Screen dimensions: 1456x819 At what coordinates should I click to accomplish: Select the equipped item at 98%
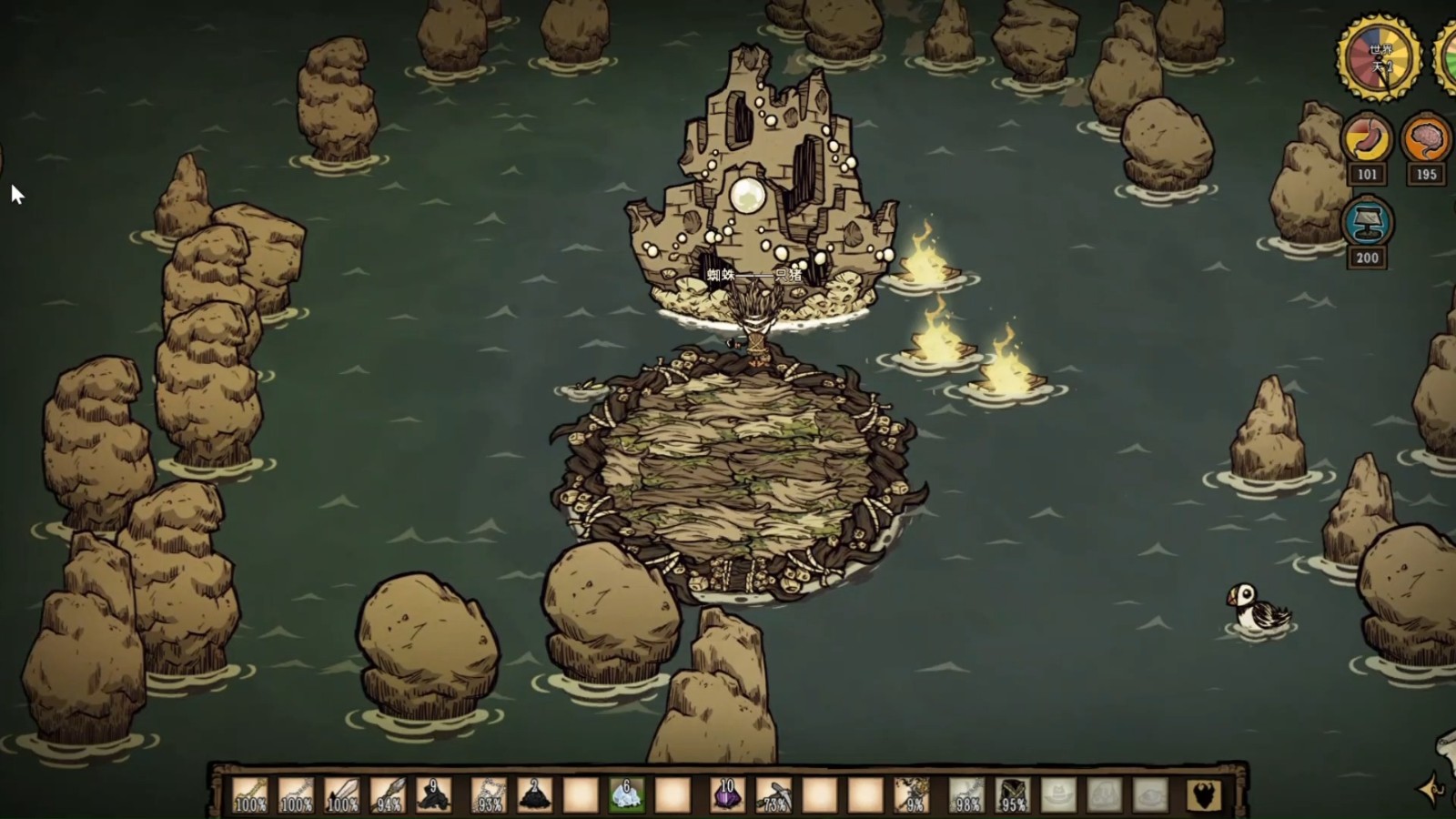pos(966,794)
